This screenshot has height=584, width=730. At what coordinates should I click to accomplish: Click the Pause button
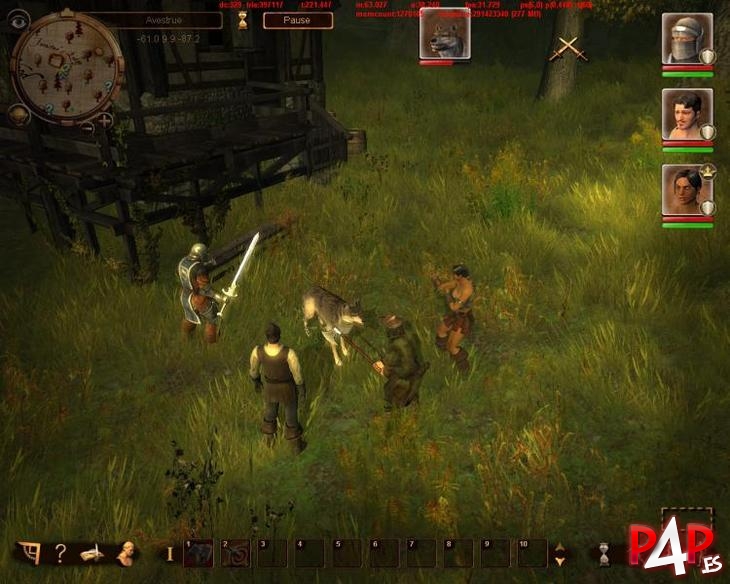[297, 20]
